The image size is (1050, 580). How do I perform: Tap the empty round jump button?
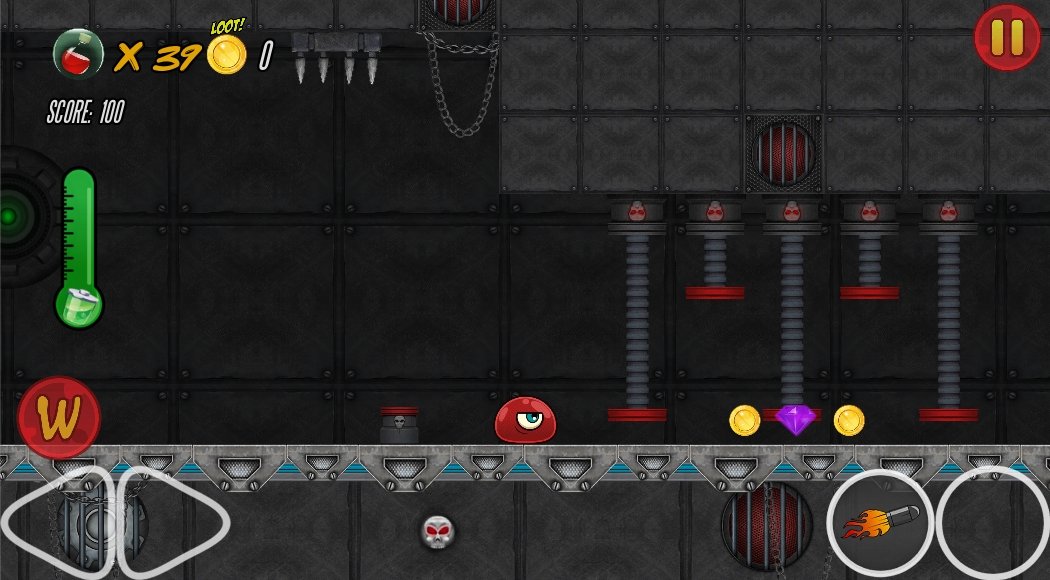click(x=993, y=523)
